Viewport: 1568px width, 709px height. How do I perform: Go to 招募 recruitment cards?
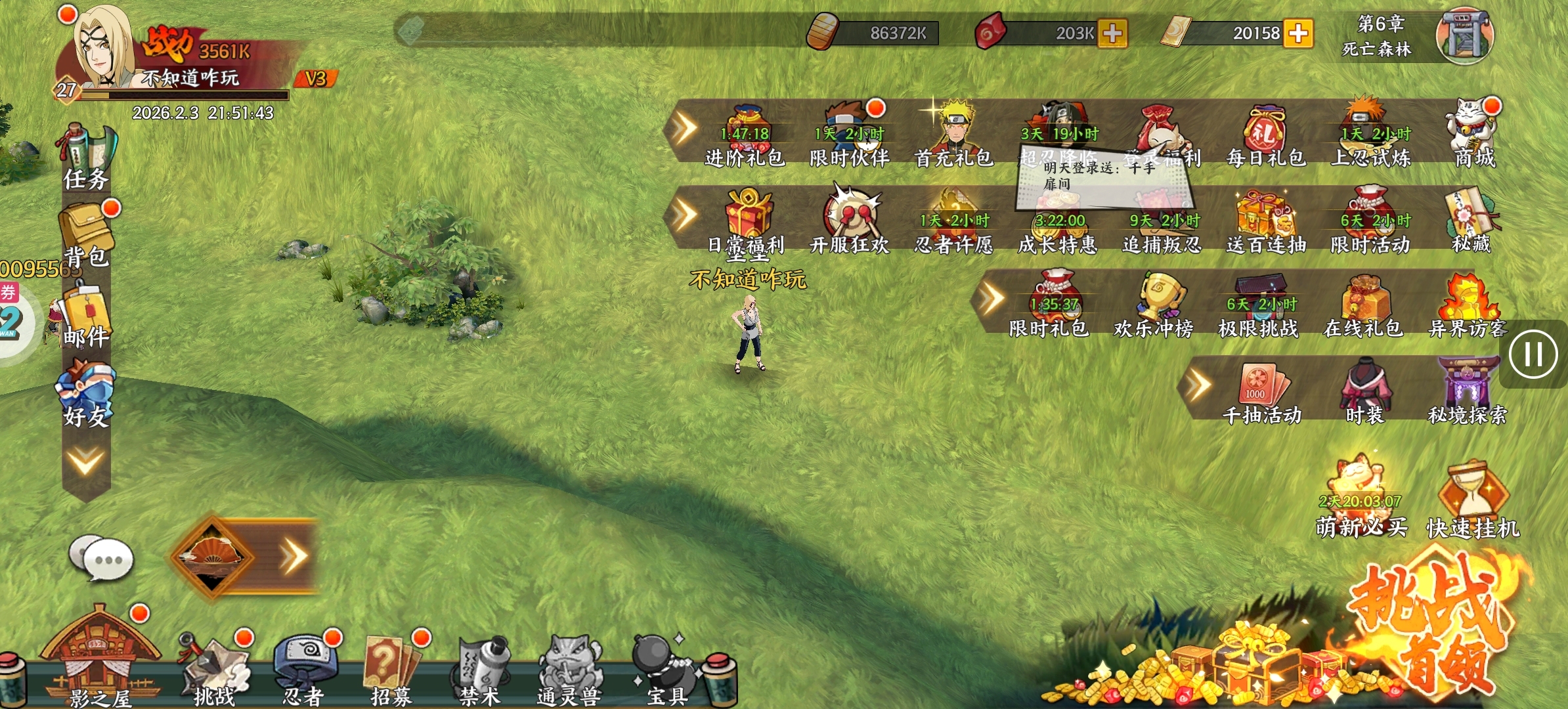coord(391,670)
